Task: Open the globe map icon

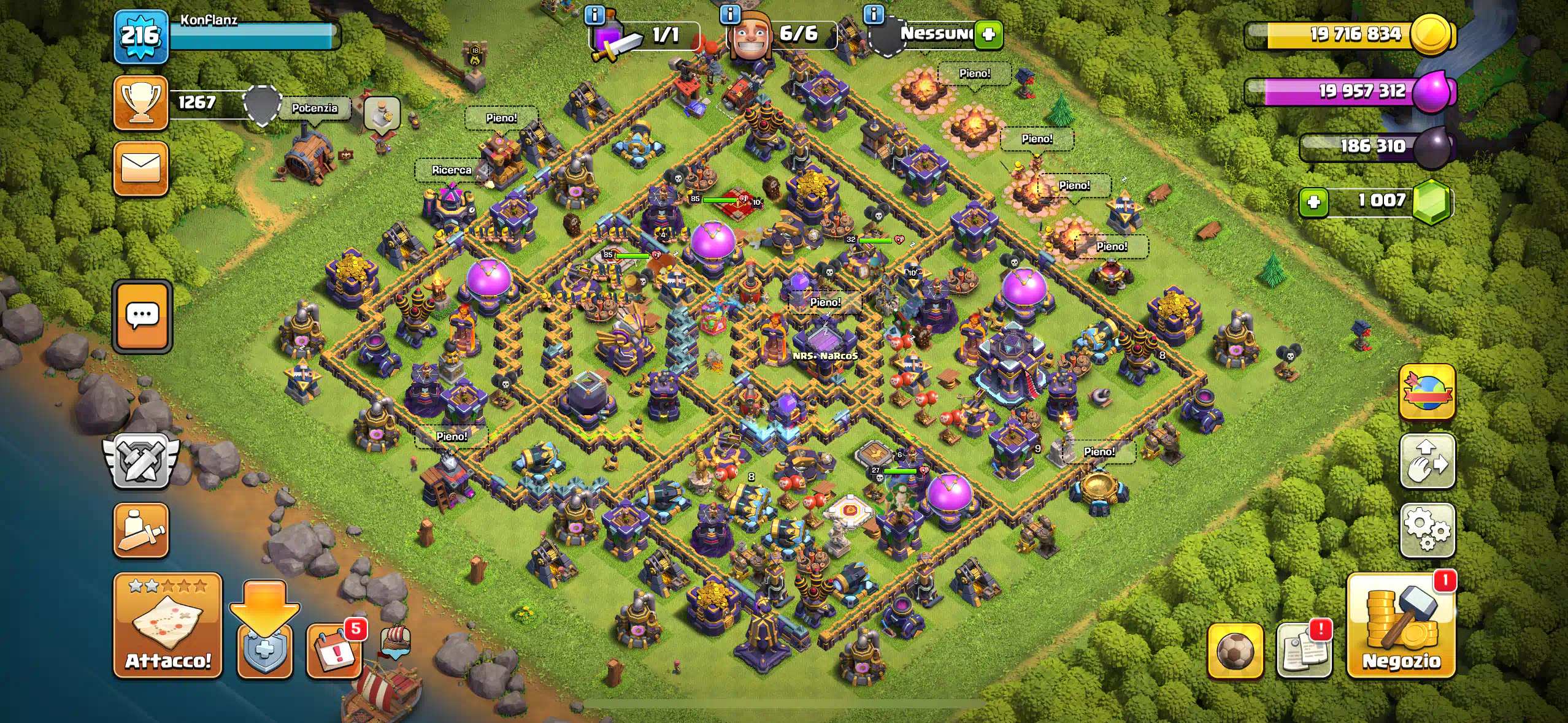Action: (1427, 392)
